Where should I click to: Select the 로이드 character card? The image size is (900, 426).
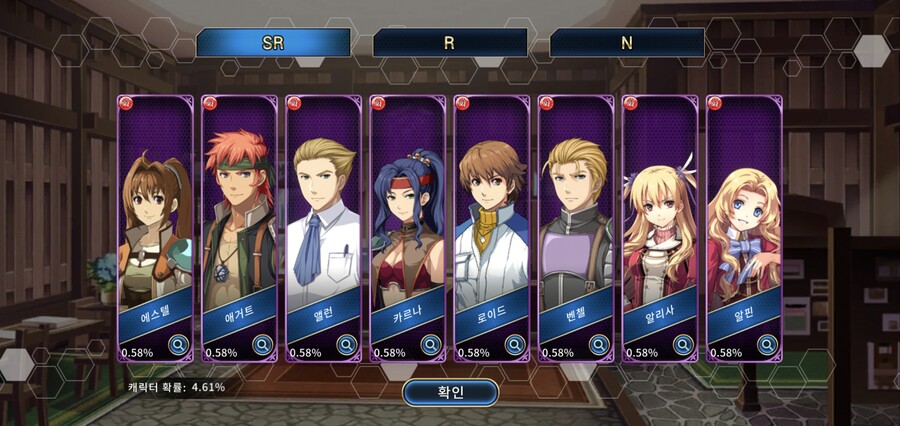tap(491, 220)
